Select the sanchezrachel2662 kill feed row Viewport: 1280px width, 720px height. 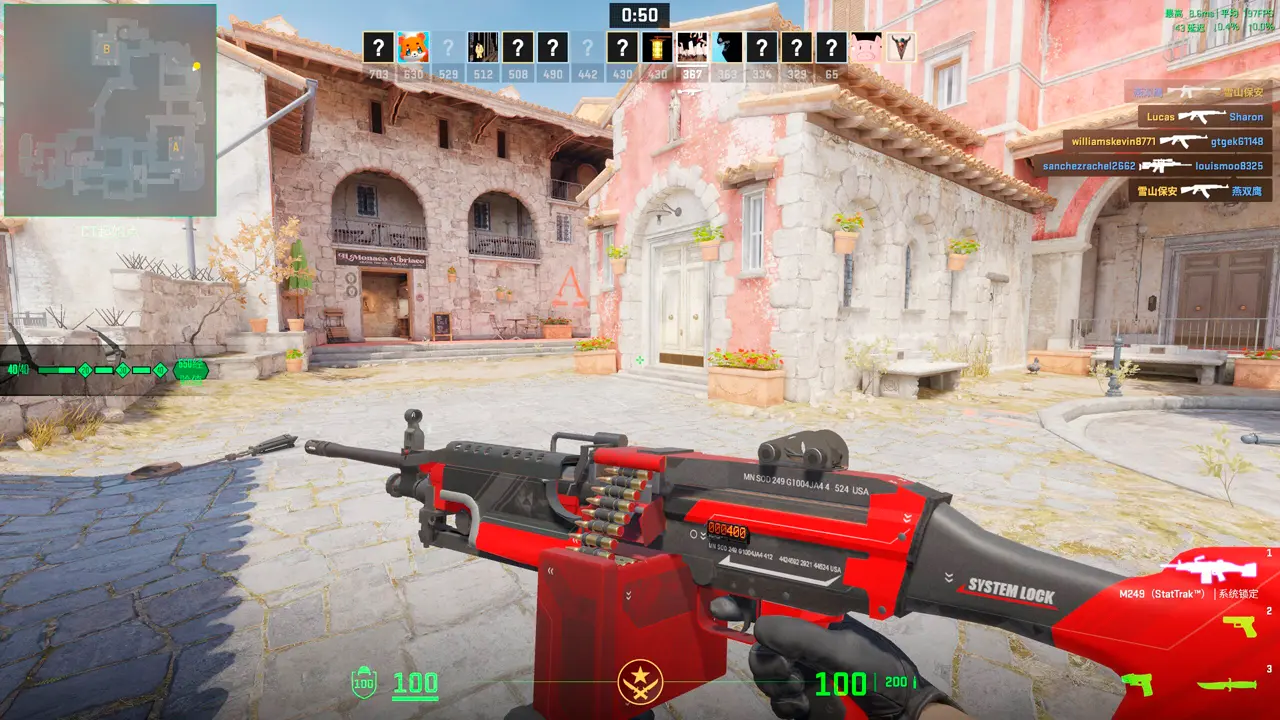point(1151,166)
